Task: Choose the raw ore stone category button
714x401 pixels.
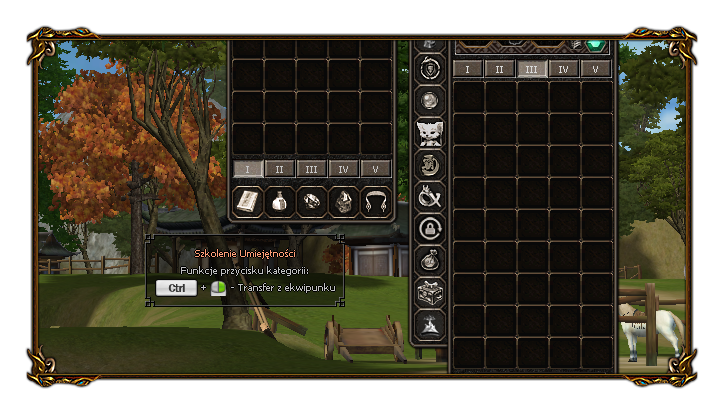Action: pyautogui.click(x=344, y=201)
